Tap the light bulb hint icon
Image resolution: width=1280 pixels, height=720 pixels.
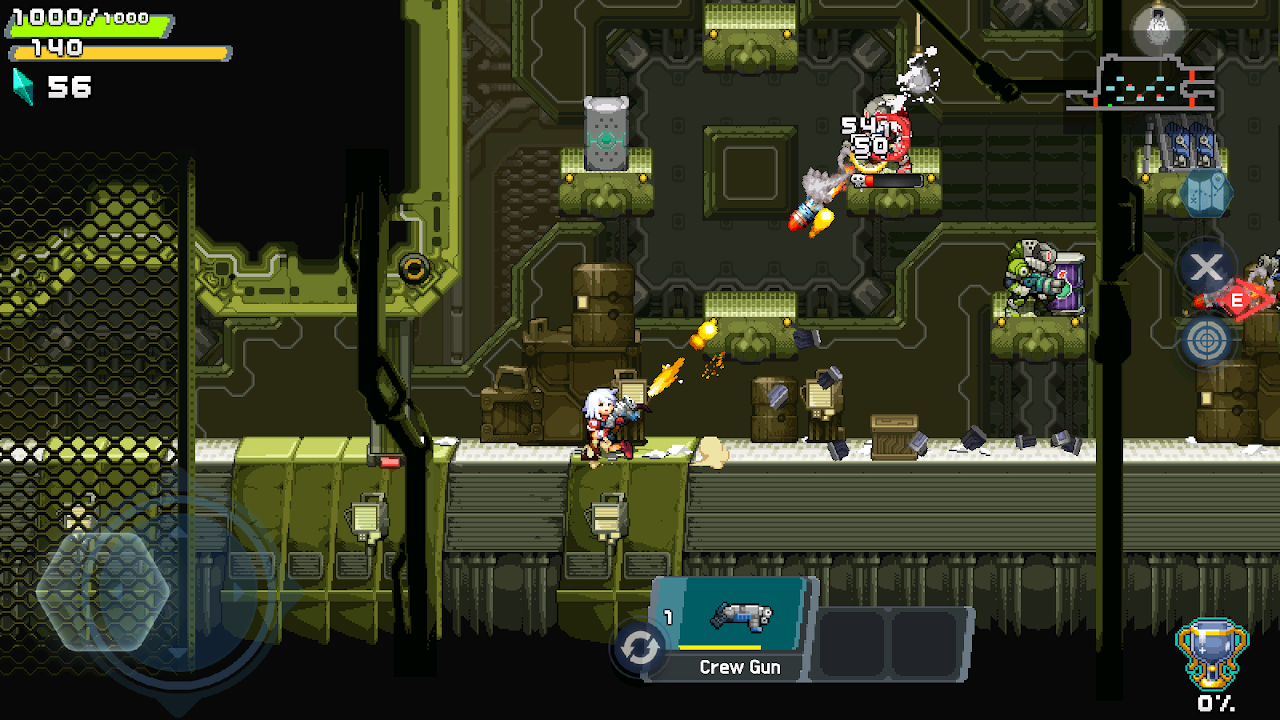point(1158,28)
